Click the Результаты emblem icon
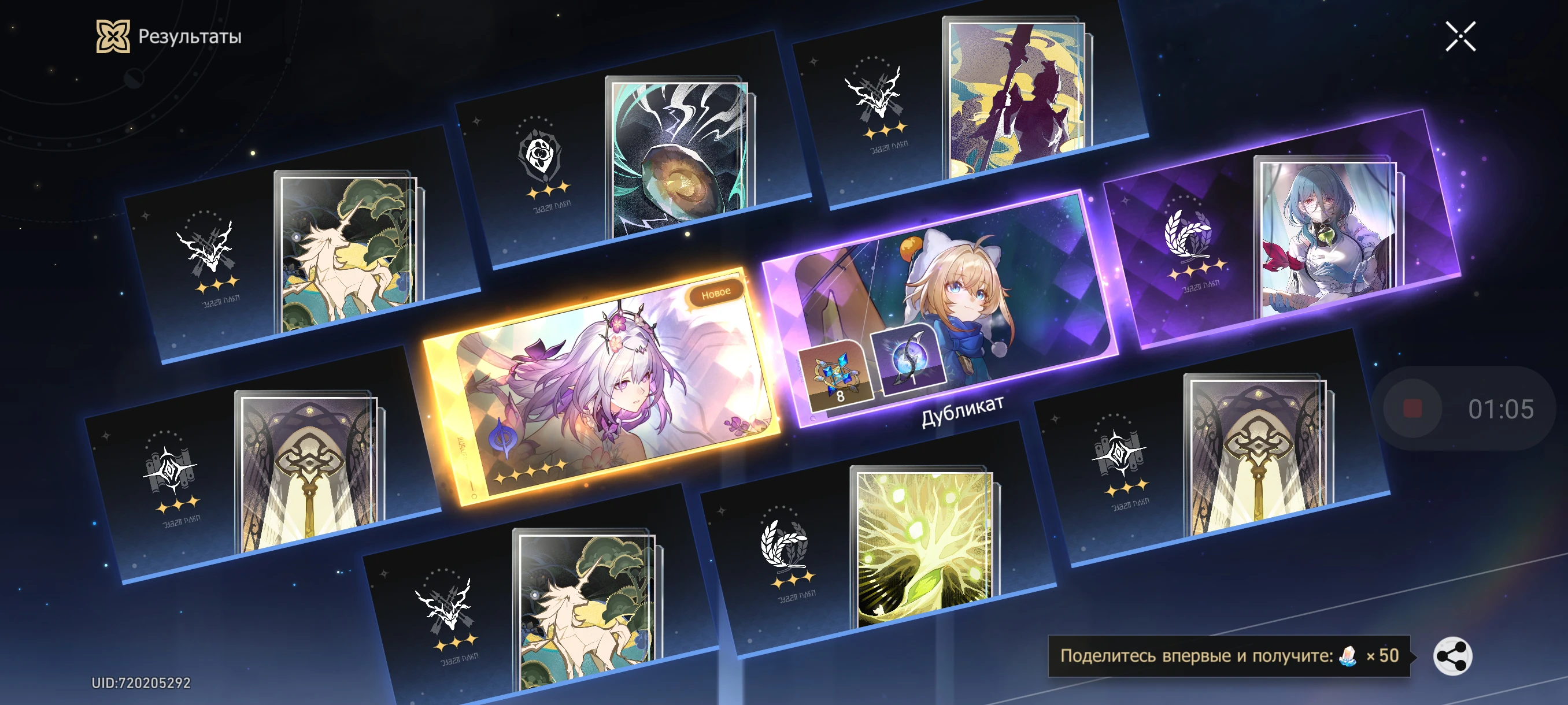Image resolution: width=1568 pixels, height=705 pixels. click(x=113, y=38)
